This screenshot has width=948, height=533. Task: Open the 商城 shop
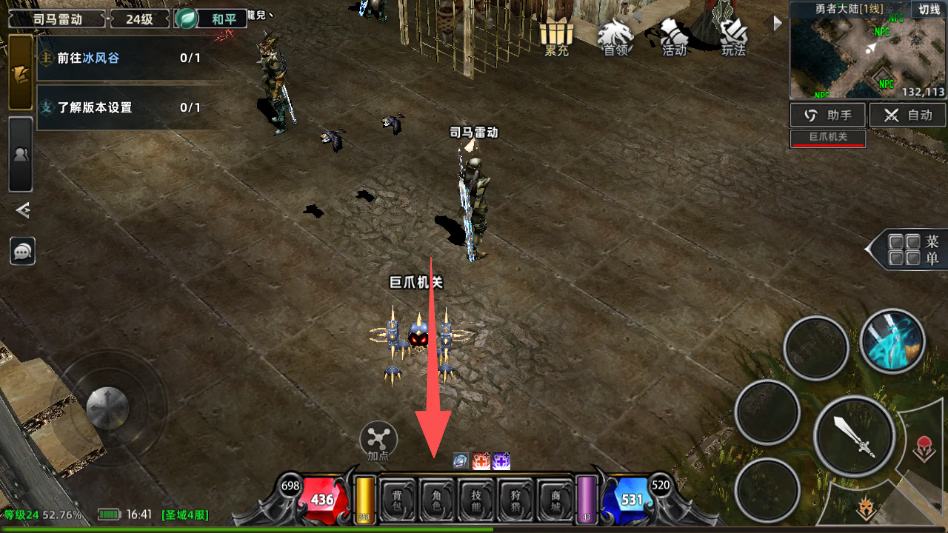556,499
